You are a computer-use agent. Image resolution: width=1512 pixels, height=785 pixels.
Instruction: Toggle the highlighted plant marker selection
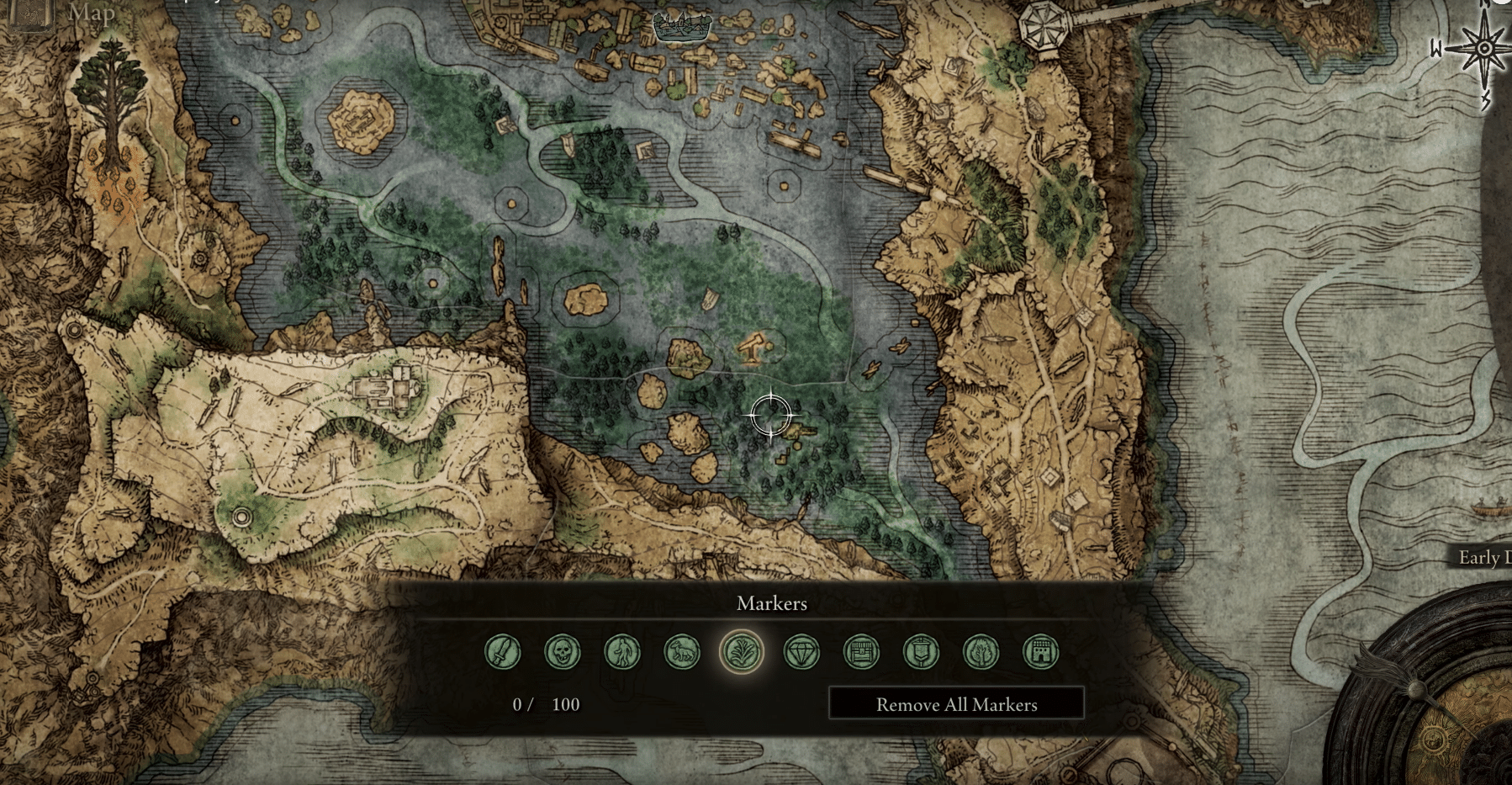(x=742, y=652)
